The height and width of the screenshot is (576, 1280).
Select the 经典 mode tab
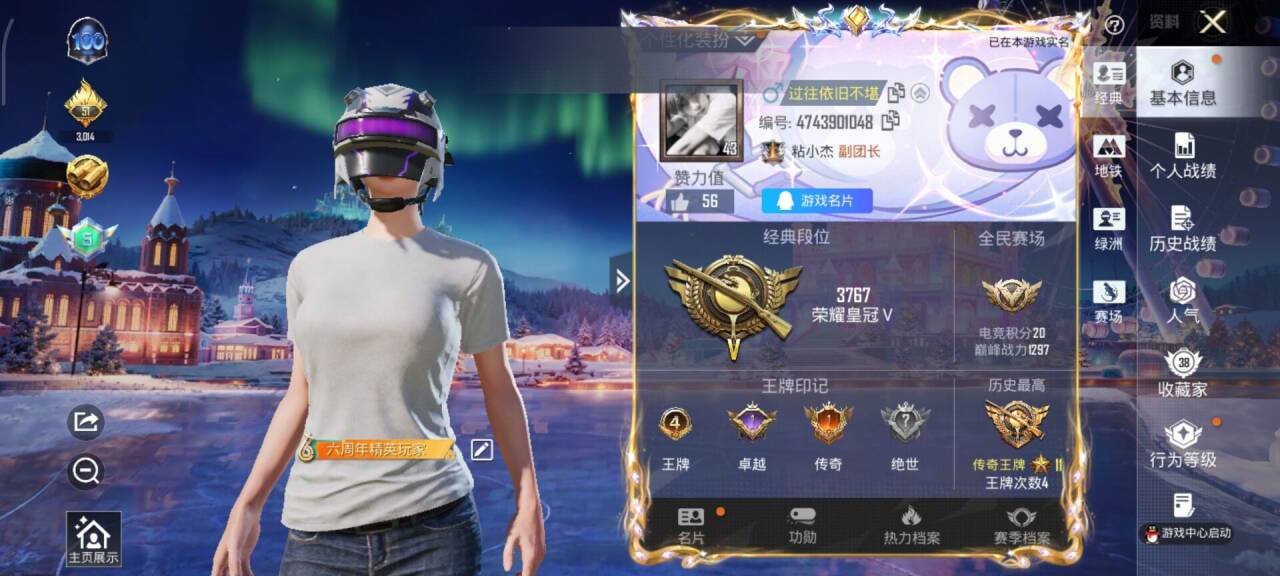tap(1108, 84)
